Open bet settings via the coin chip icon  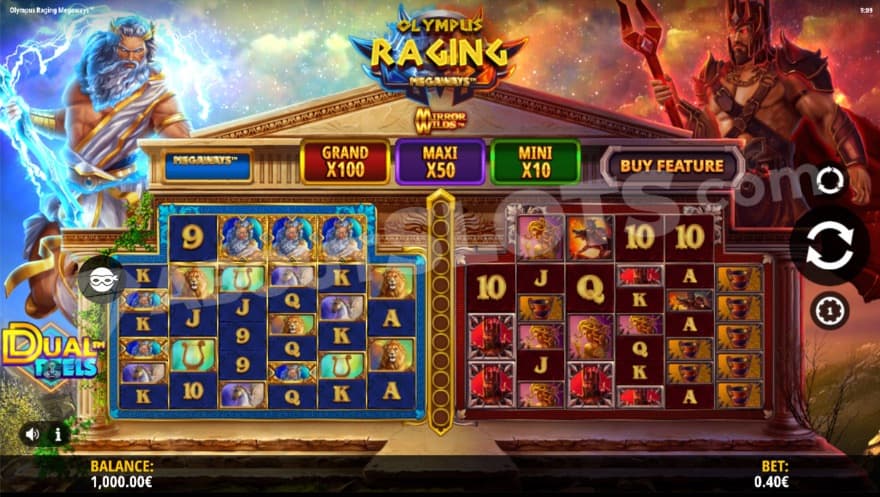(829, 311)
